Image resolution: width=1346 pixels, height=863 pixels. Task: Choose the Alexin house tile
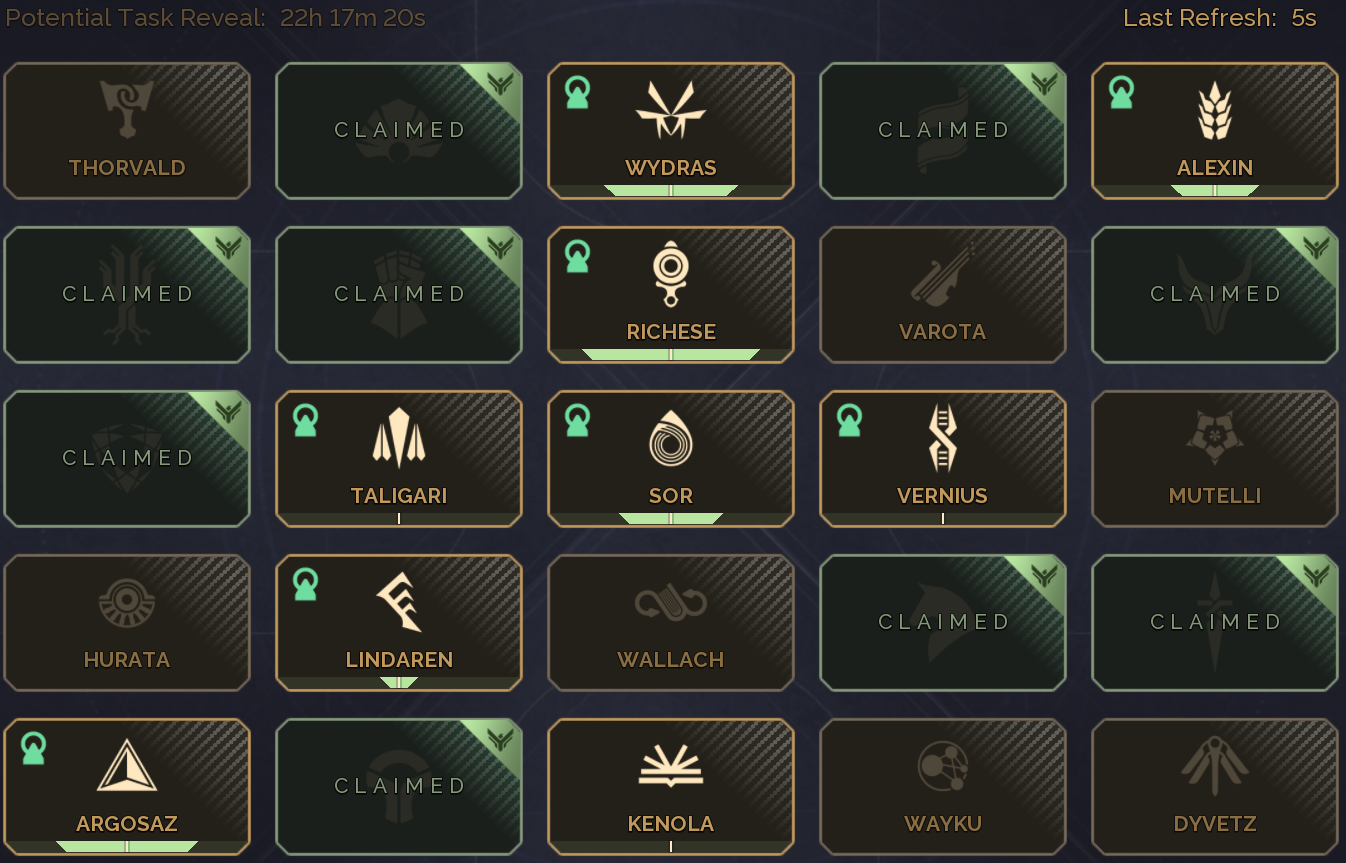(1215, 131)
